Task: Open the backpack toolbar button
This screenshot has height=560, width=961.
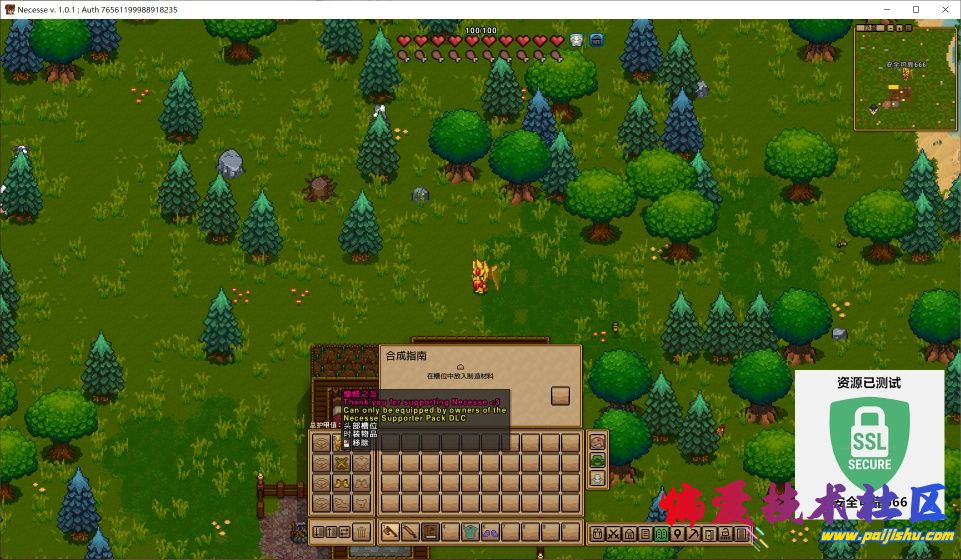Action: coord(596,534)
